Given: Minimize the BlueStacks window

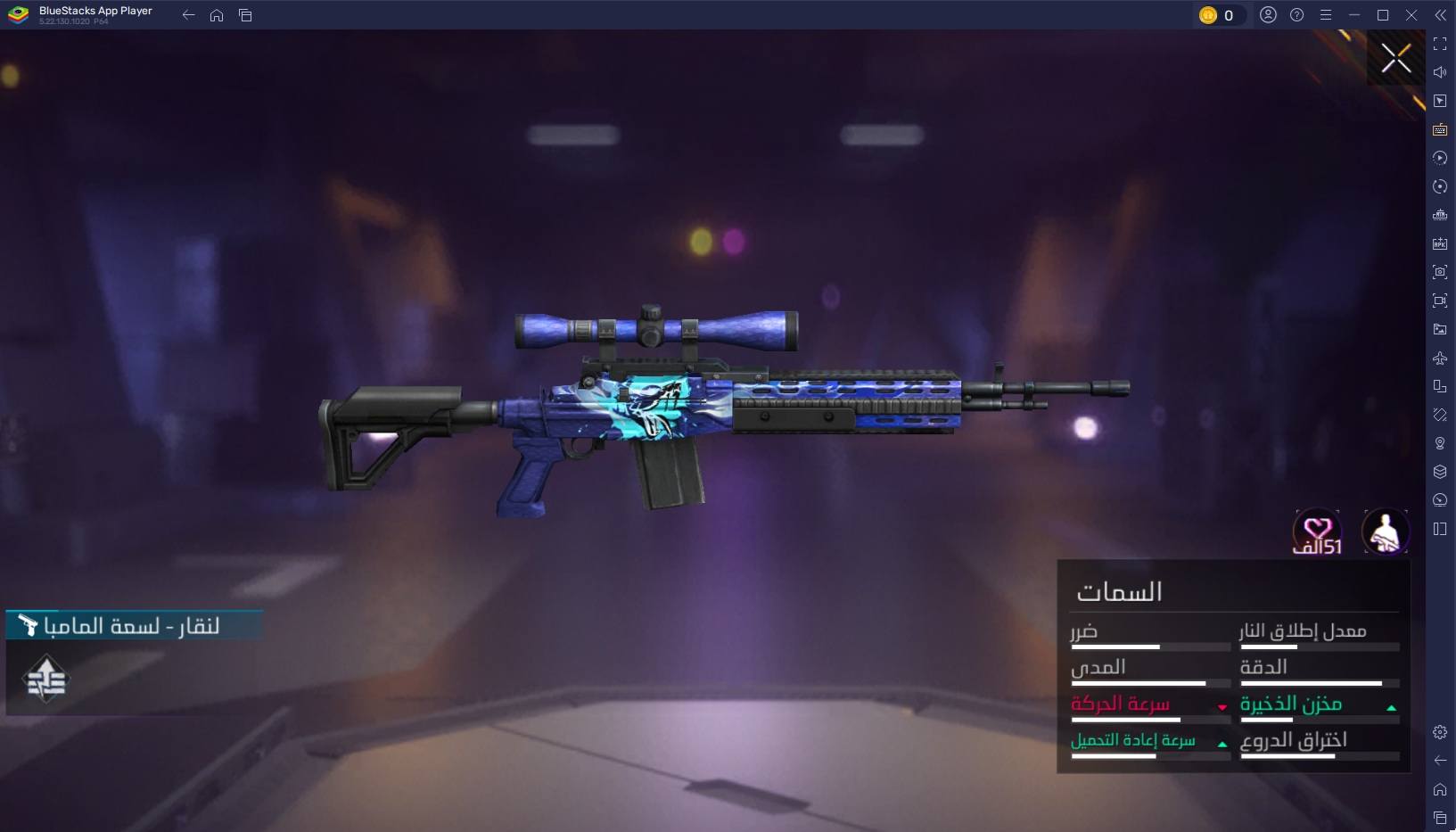Looking at the screenshot, I should click(x=1354, y=15).
